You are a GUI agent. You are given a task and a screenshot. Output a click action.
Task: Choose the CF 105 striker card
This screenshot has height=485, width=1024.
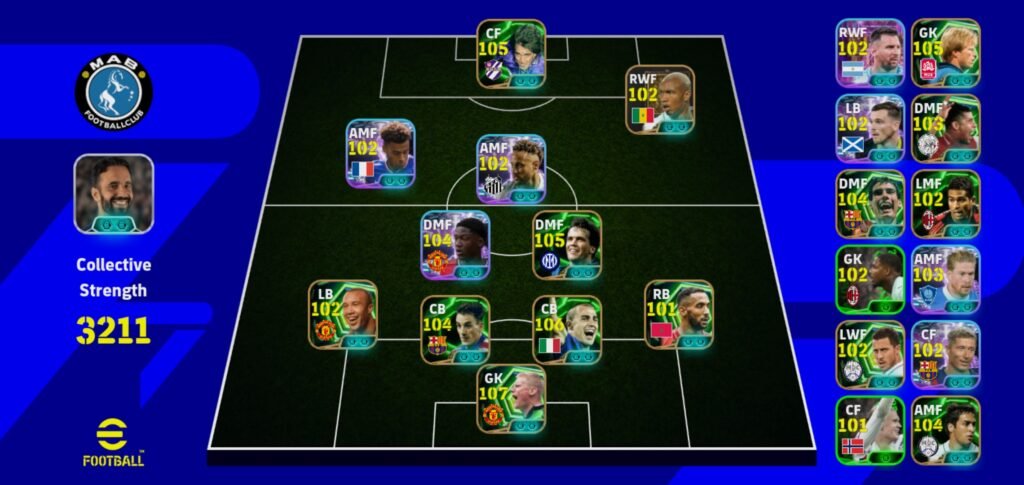[511, 54]
